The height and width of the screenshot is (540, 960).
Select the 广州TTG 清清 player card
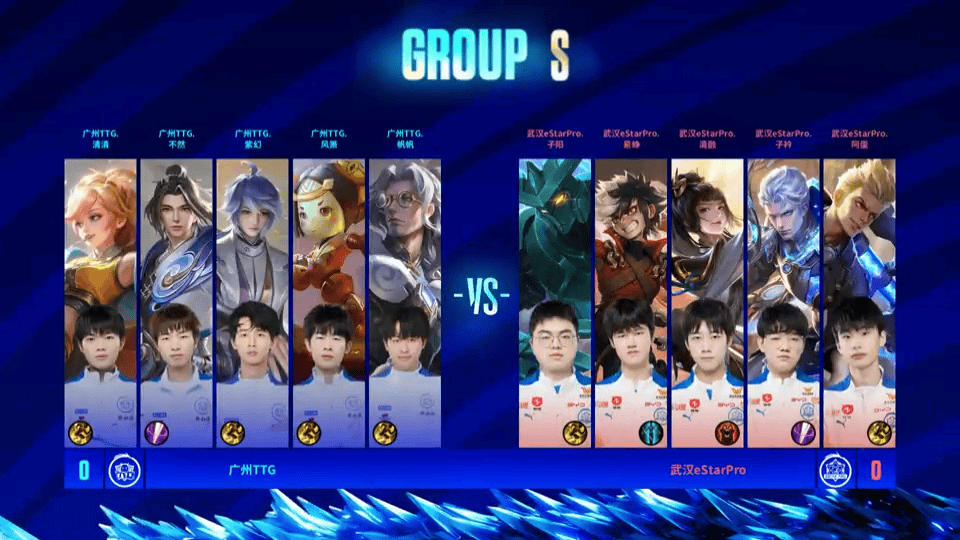101,302
